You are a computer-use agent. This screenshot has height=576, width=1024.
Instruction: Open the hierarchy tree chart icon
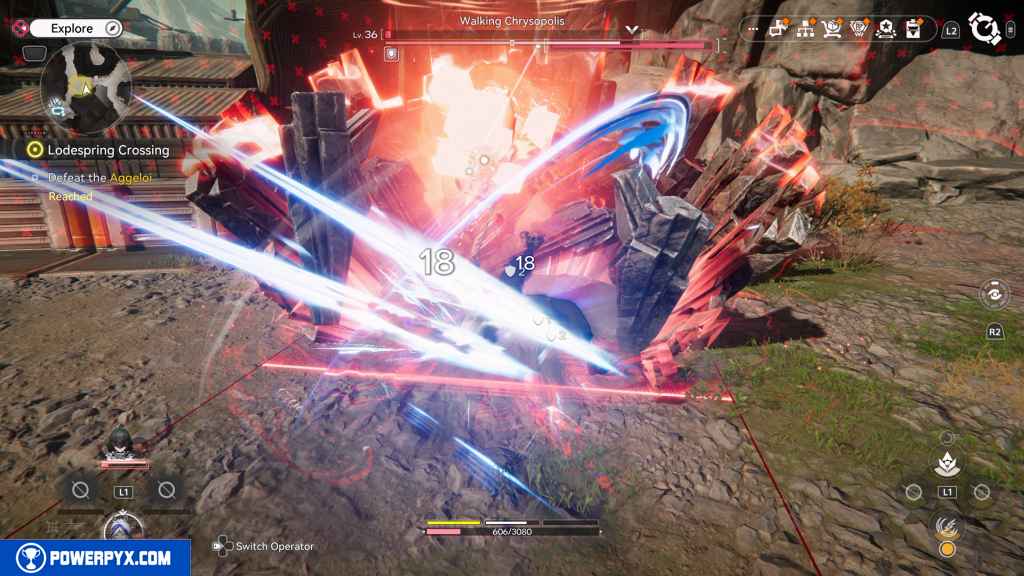803,29
